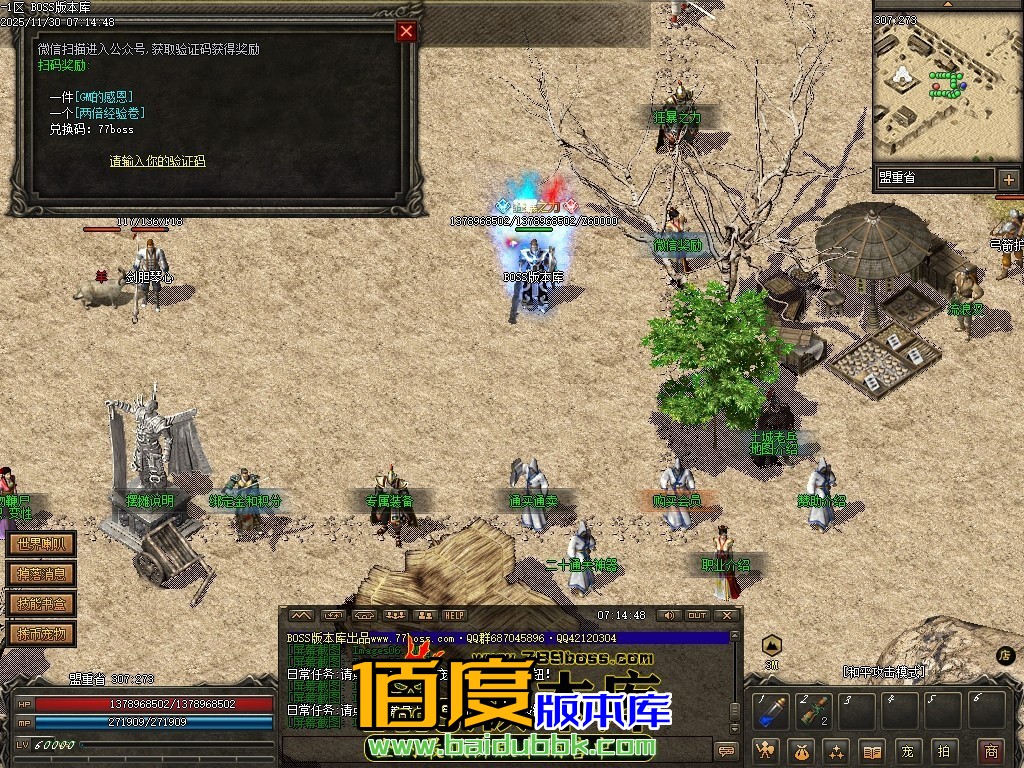Open the 掉落消息 drop messages button
Image resolution: width=1024 pixels, height=768 pixels.
tap(41, 574)
